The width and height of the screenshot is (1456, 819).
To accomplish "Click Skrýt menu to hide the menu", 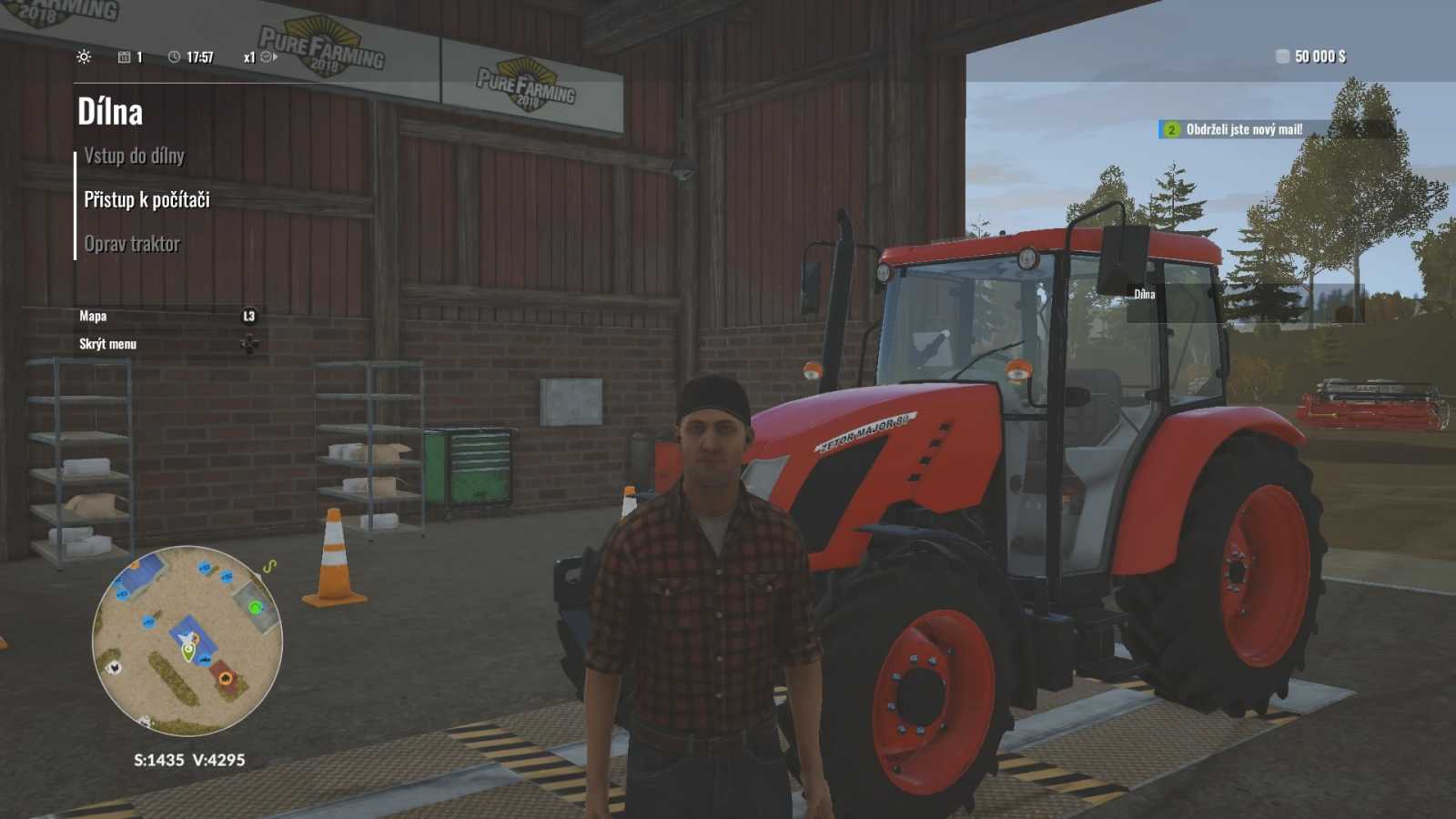I will pos(107,344).
